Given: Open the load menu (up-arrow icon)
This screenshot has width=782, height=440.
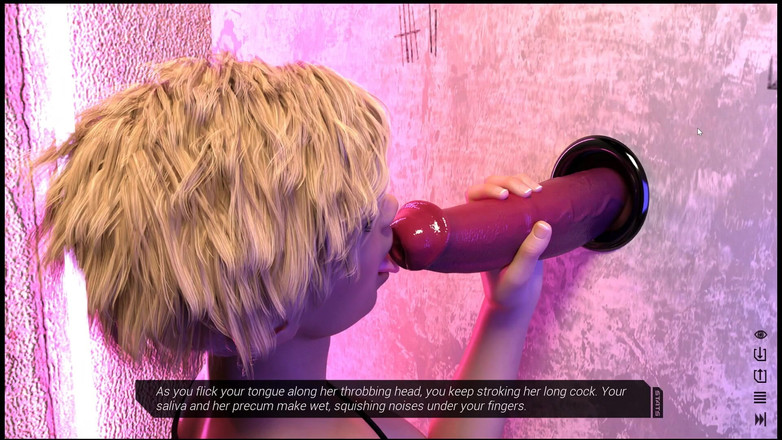Looking at the screenshot, I should [760, 376].
